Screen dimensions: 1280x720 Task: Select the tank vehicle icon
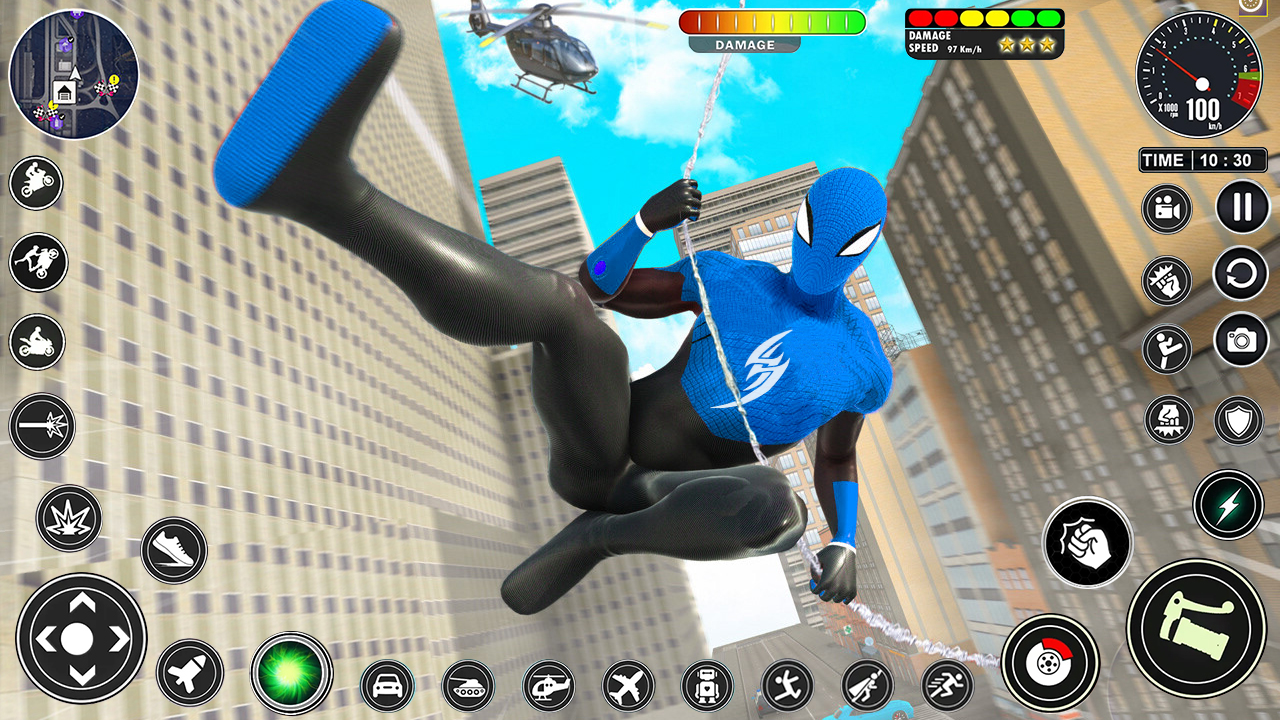pos(470,684)
